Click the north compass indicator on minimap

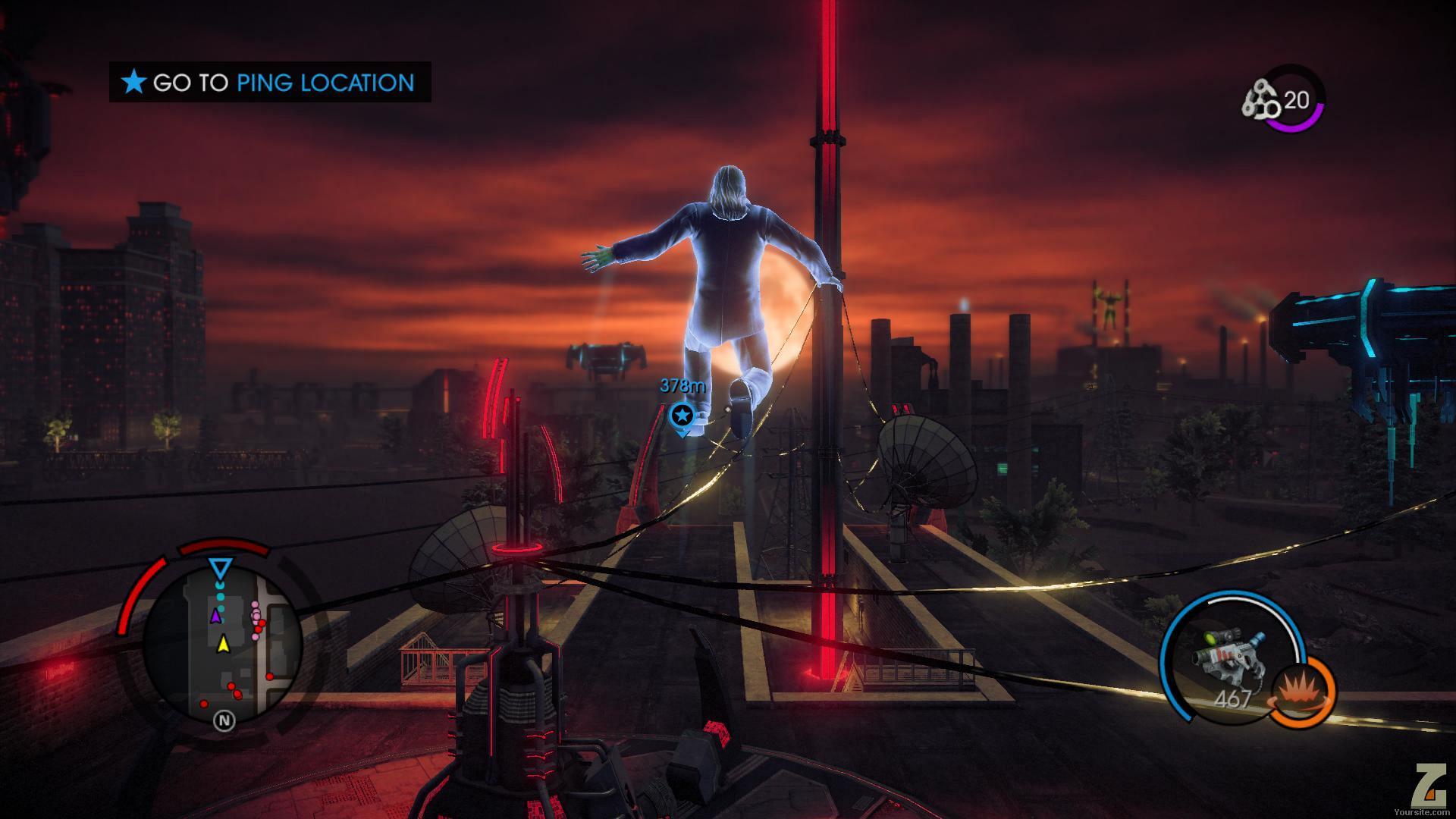pyautogui.click(x=224, y=720)
